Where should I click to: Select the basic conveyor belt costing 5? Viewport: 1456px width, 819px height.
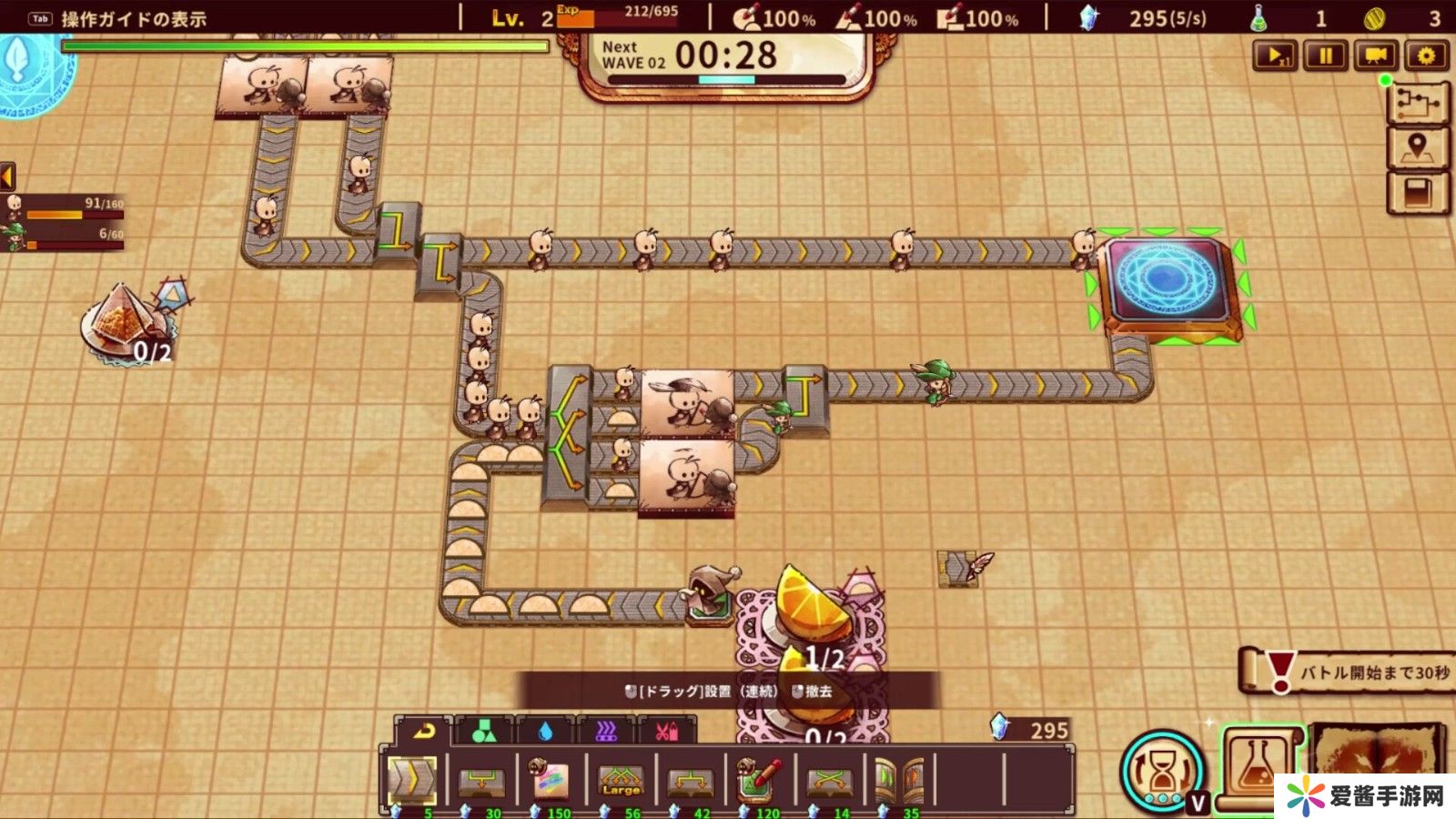tap(412, 779)
